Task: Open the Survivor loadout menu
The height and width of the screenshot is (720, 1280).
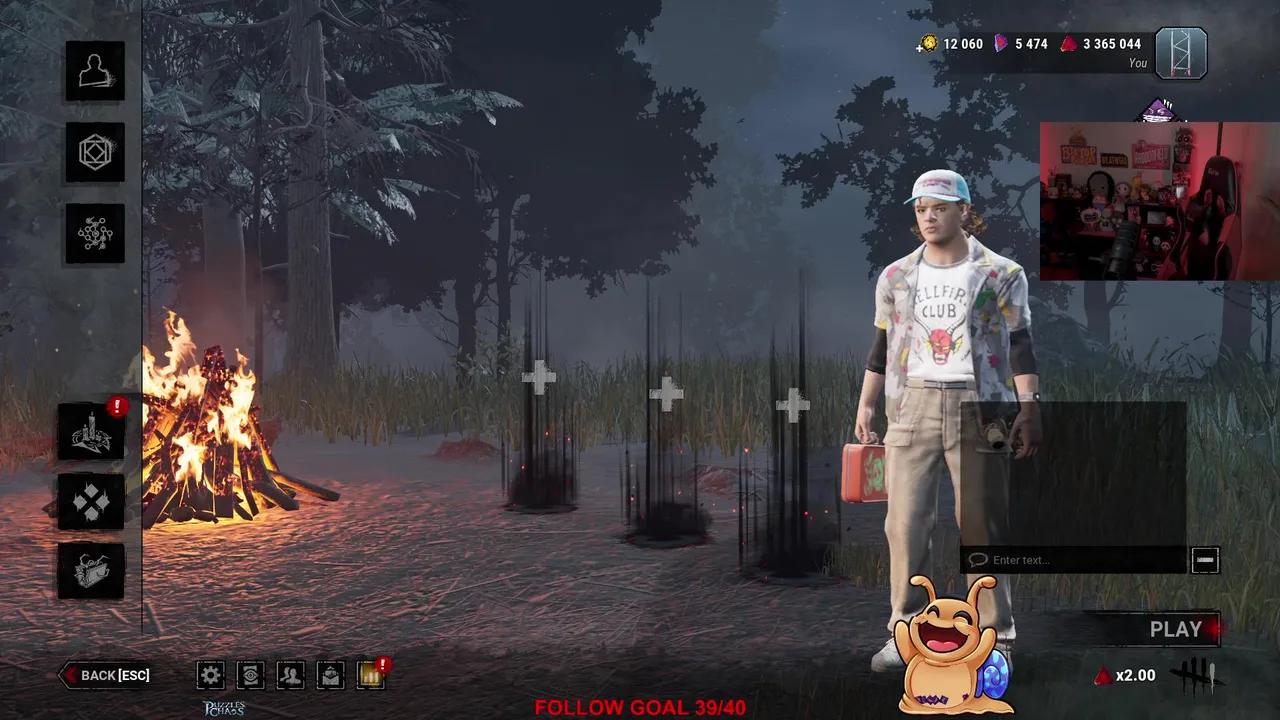Action: tap(95, 70)
